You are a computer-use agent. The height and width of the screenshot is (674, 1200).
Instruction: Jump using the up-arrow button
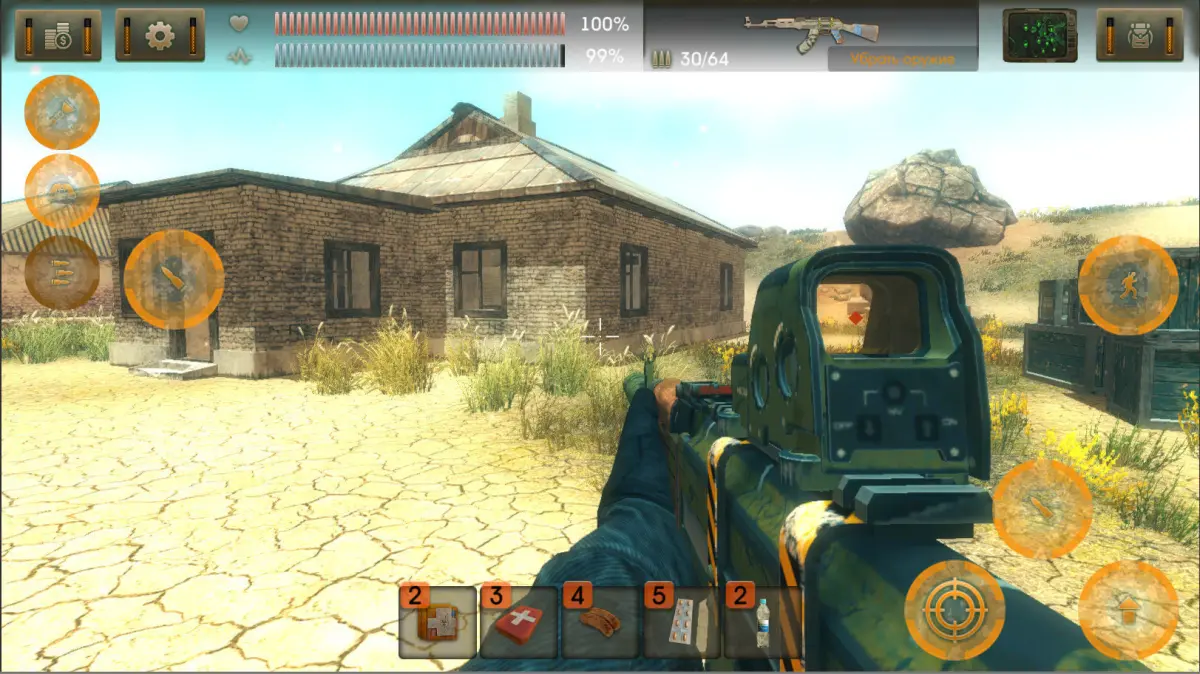tap(1128, 610)
